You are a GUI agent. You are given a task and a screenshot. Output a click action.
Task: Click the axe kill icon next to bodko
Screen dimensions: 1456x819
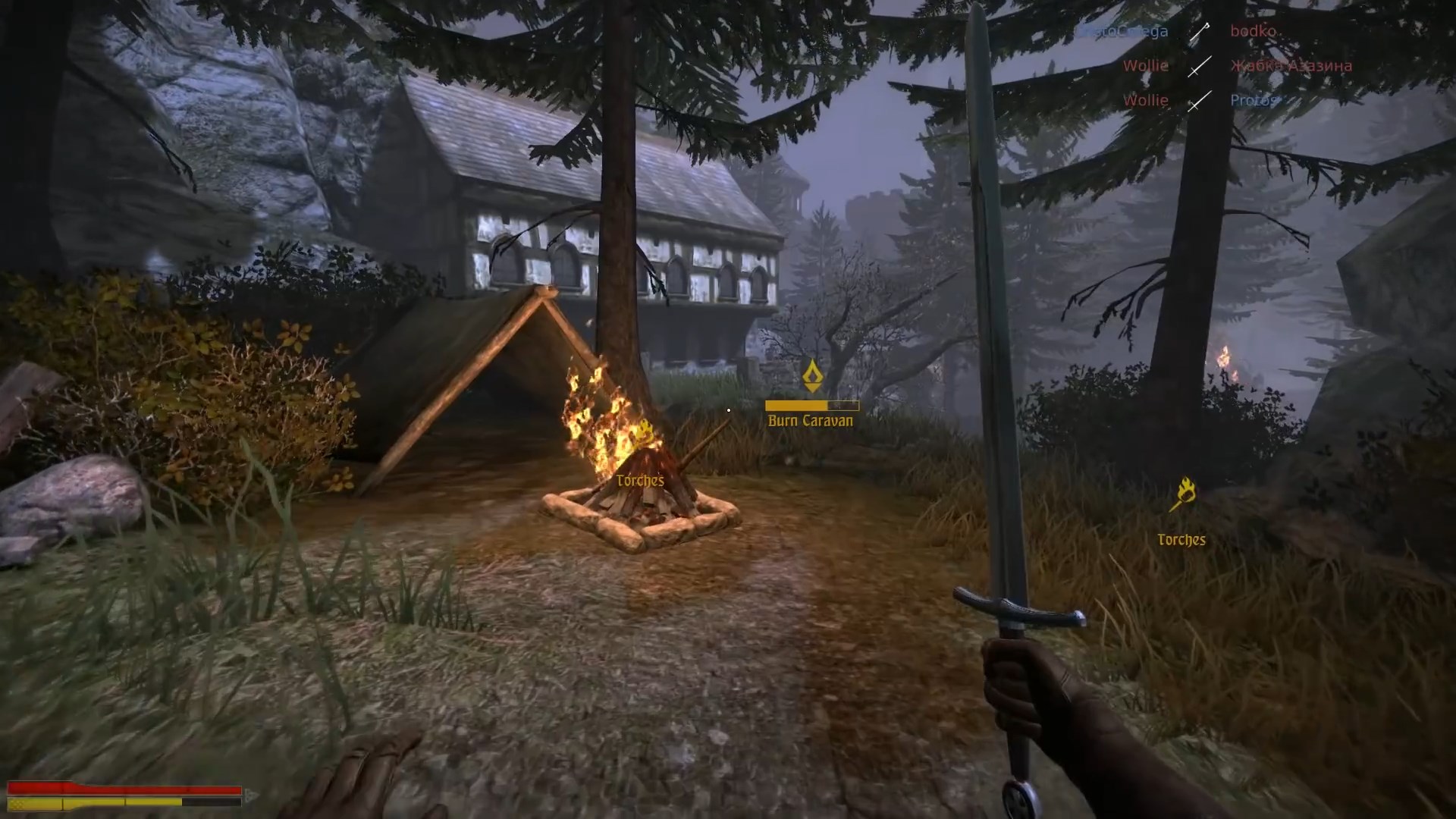[1200, 32]
